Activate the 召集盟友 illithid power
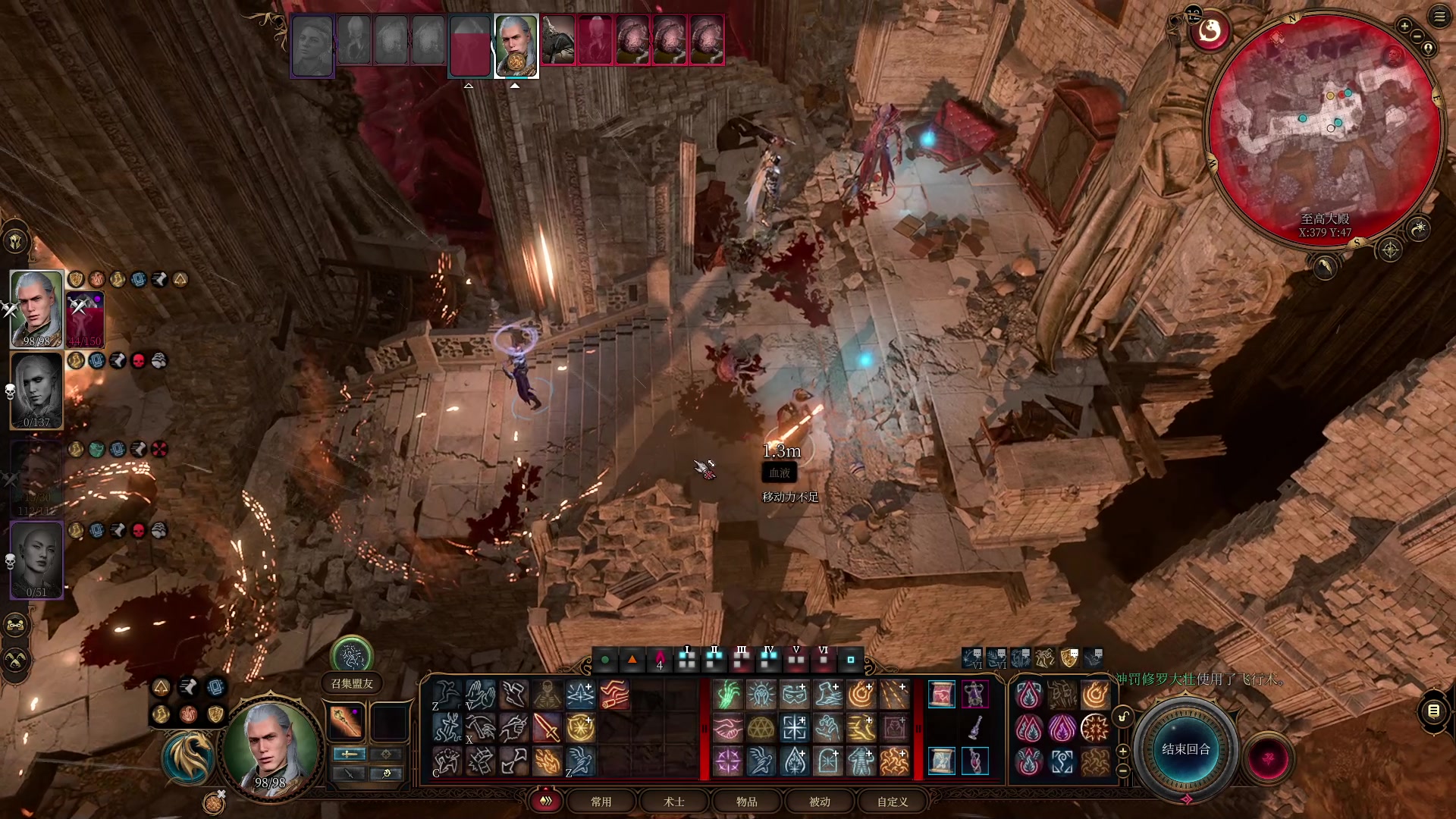The width and height of the screenshot is (1456, 819). [x=352, y=657]
